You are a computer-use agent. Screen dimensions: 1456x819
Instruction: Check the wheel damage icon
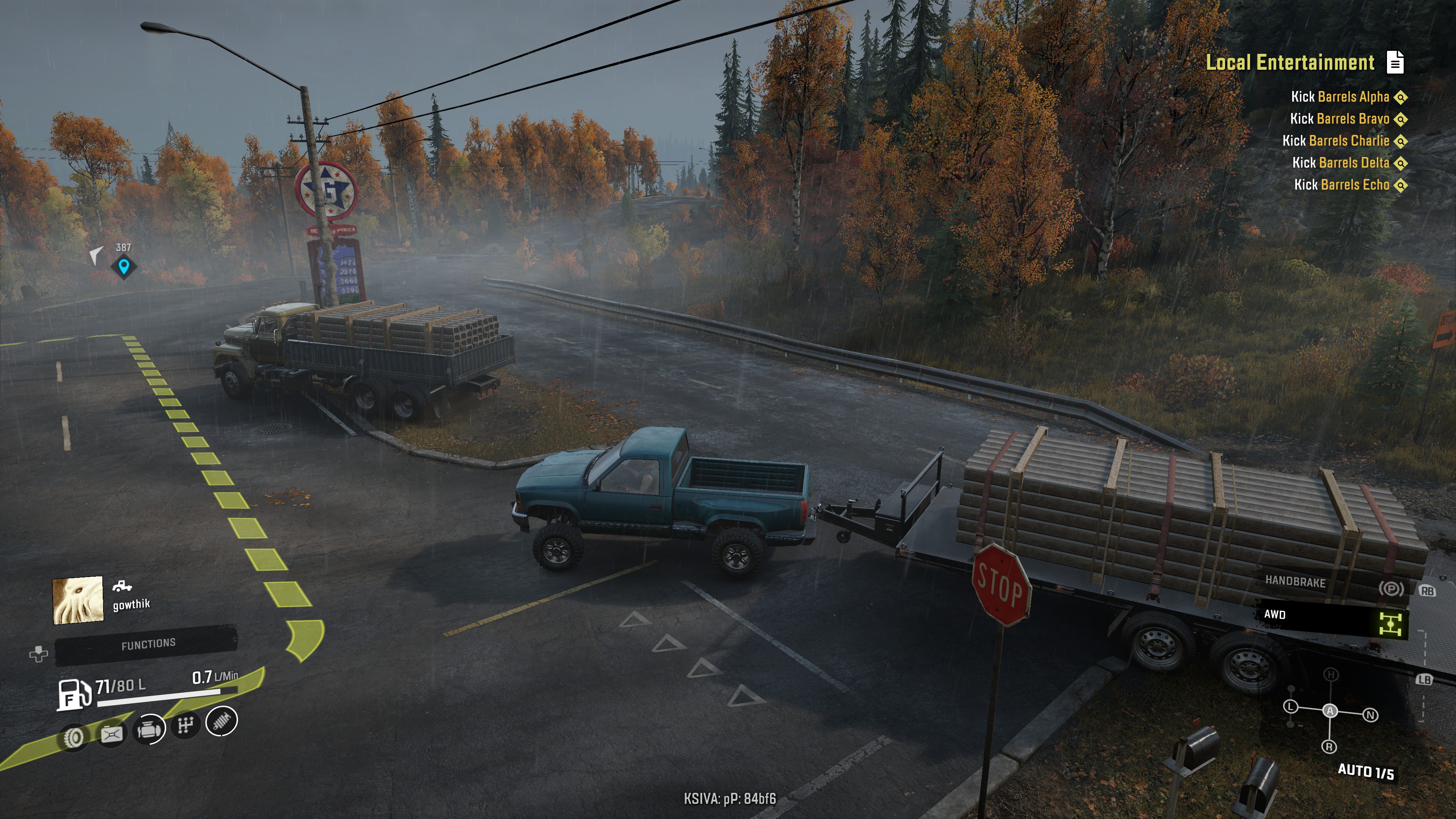pyautogui.click(x=74, y=736)
